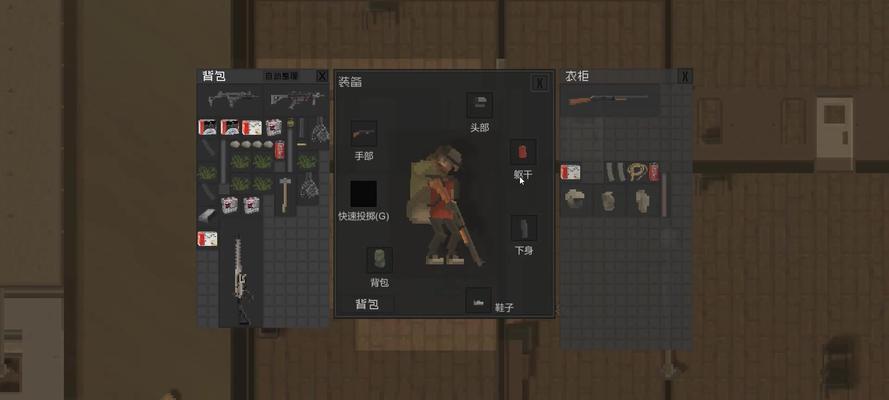Image resolution: width=889 pixels, height=400 pixels.
Task: Select the red soda can in the backpack
Action: click(279, 149)
